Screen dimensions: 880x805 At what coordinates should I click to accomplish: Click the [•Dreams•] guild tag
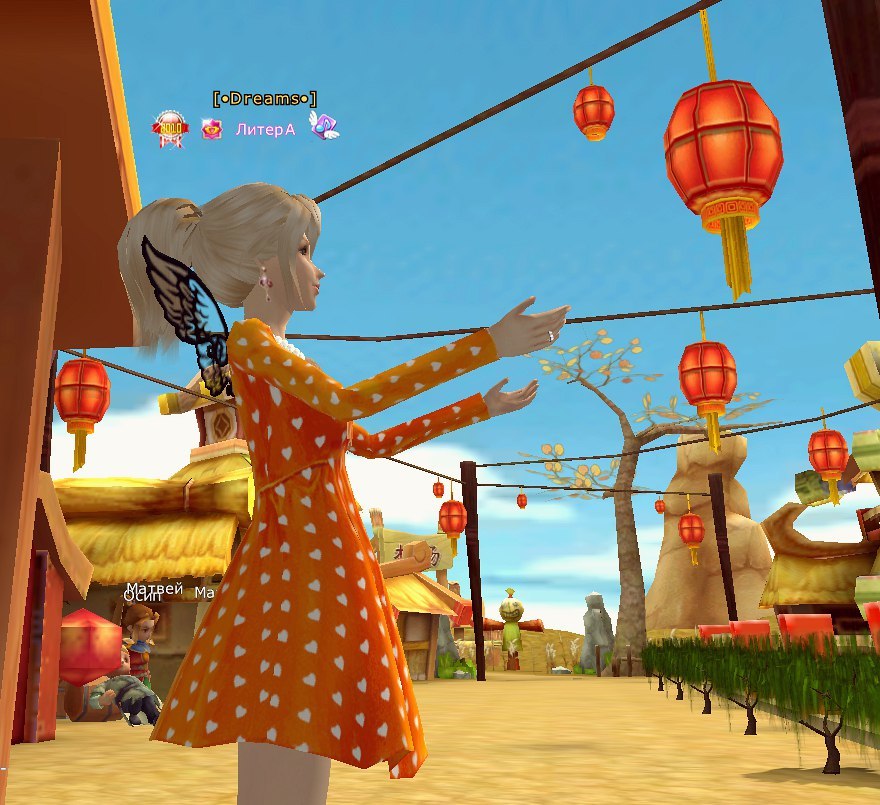tap(264, 98)
